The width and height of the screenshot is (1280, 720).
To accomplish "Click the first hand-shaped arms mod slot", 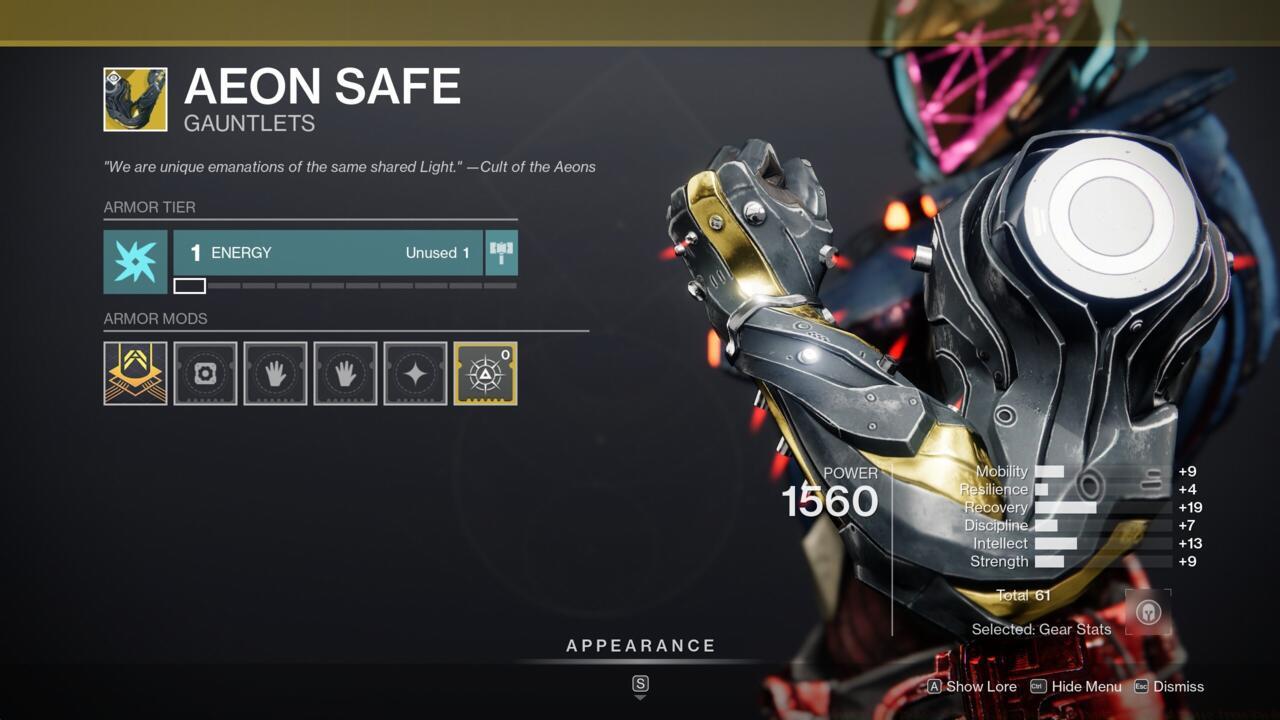I will (275, 374).
